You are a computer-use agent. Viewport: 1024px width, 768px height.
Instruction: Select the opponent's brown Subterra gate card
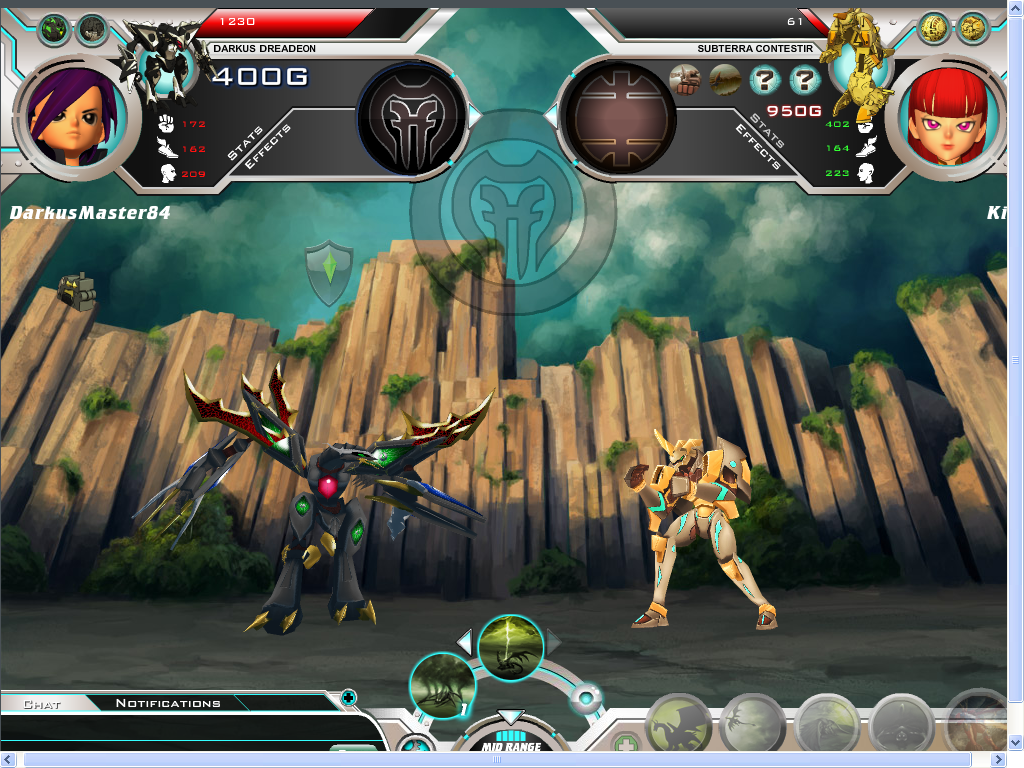[620, 117]
